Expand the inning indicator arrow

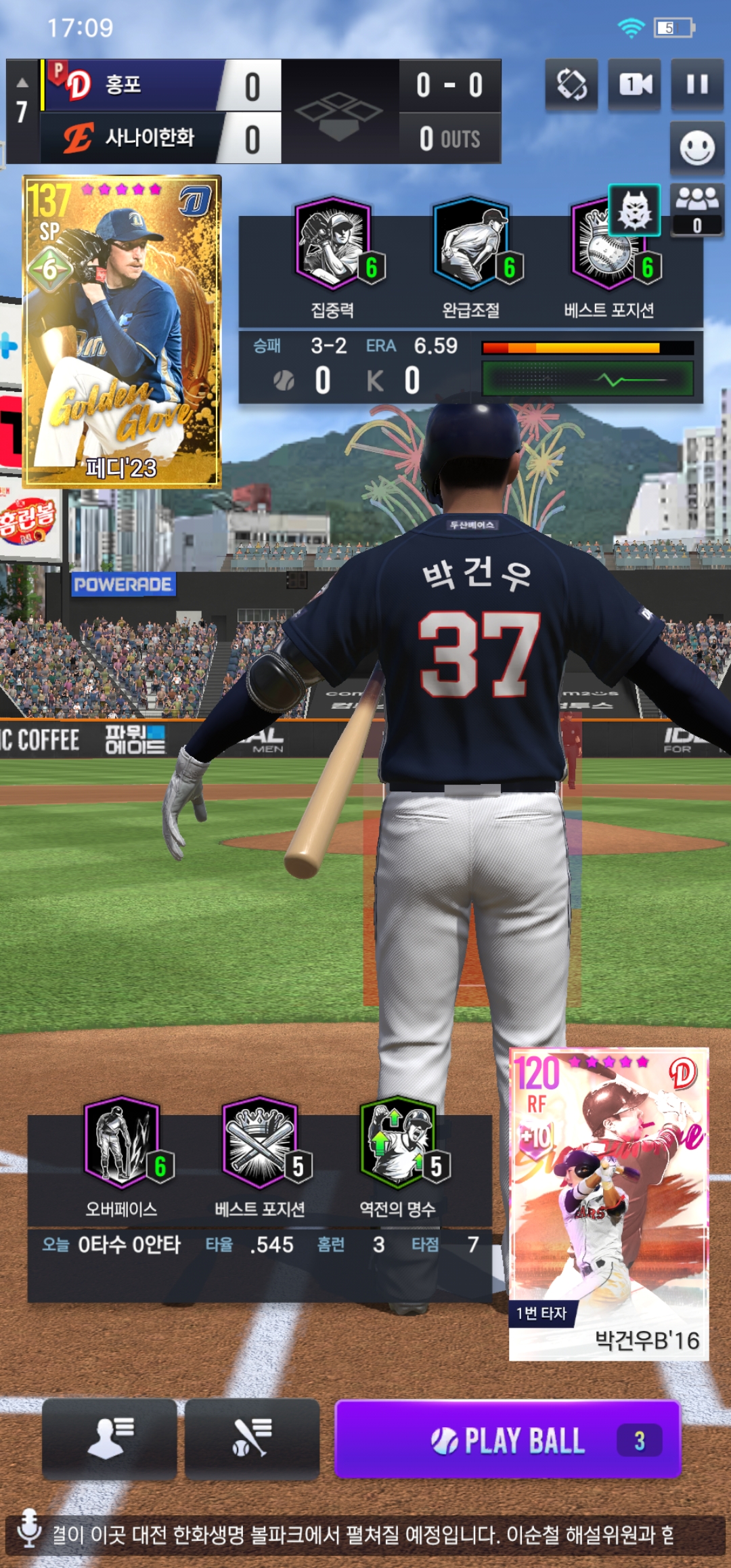22,83
